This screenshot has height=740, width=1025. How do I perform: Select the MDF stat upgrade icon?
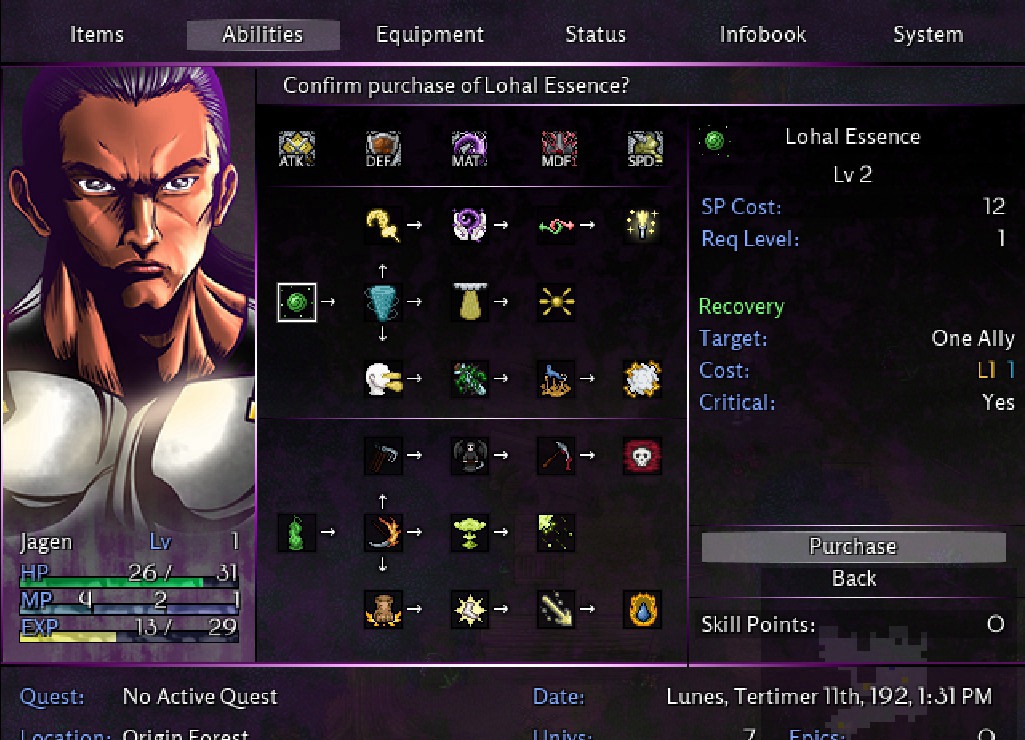(x=556, y=149)
